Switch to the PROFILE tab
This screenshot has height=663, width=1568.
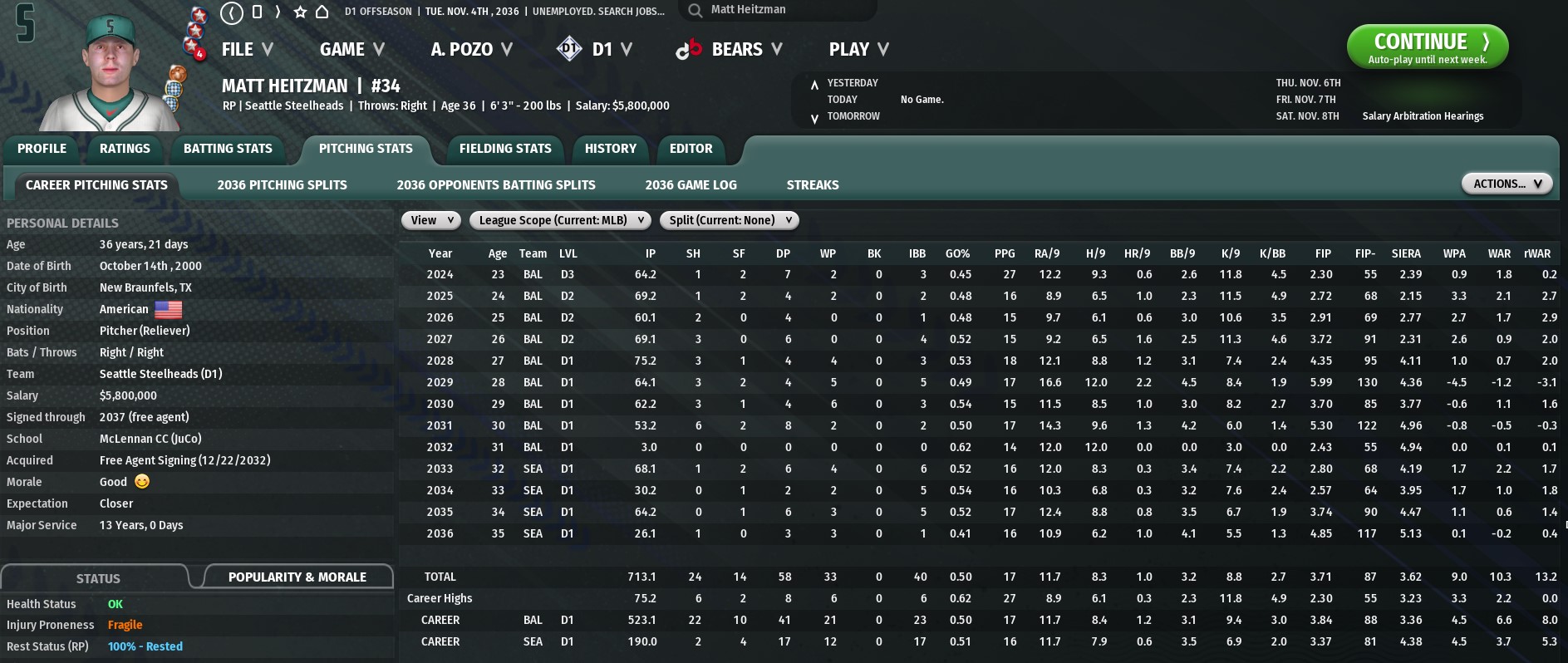(42, 149)
